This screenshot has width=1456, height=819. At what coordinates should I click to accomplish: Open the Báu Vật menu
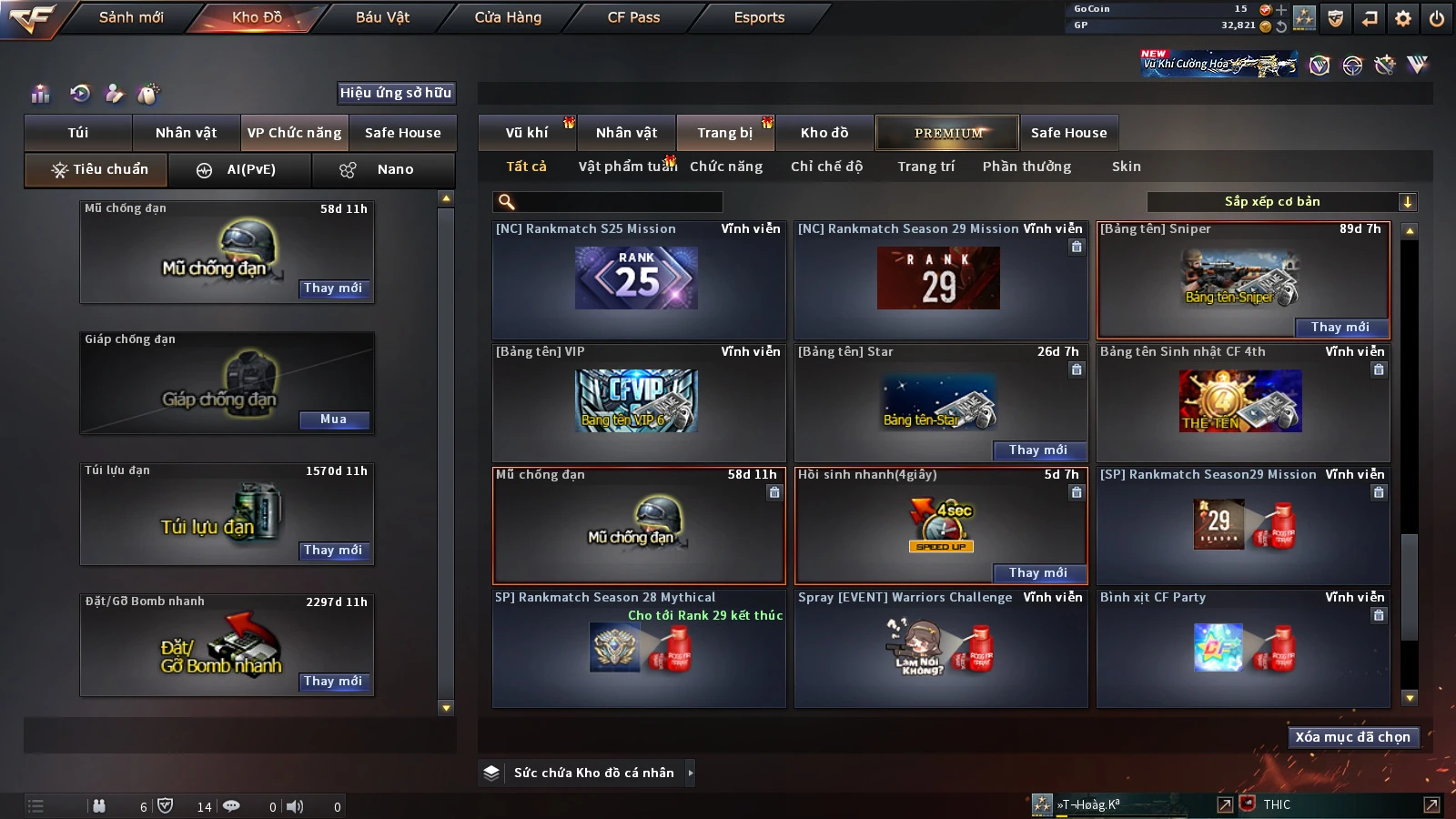(x=382, y=17)
